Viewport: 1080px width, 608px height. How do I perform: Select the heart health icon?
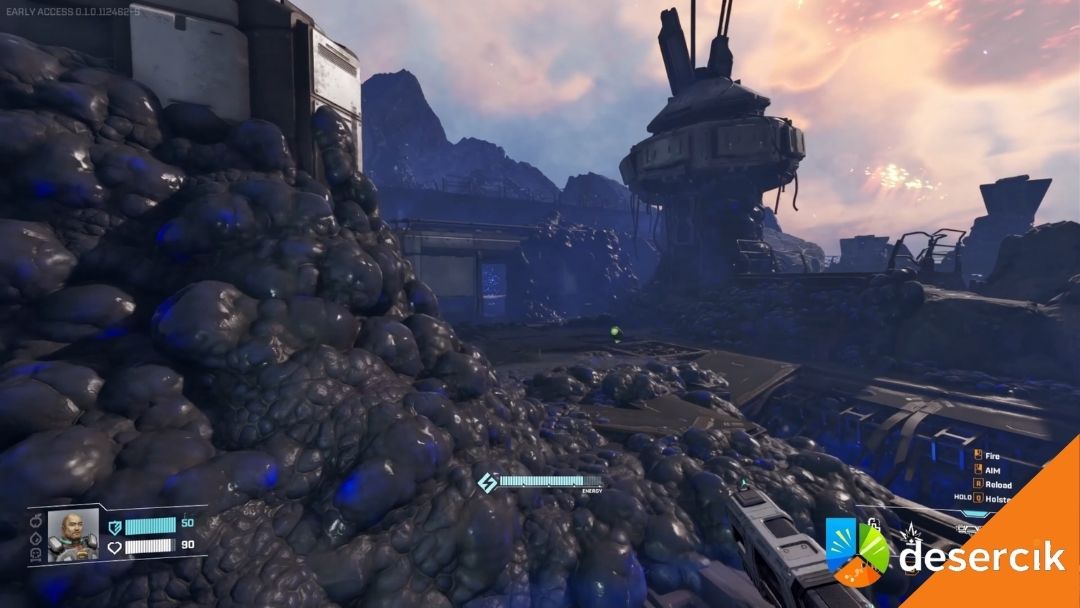pos(115,546)
